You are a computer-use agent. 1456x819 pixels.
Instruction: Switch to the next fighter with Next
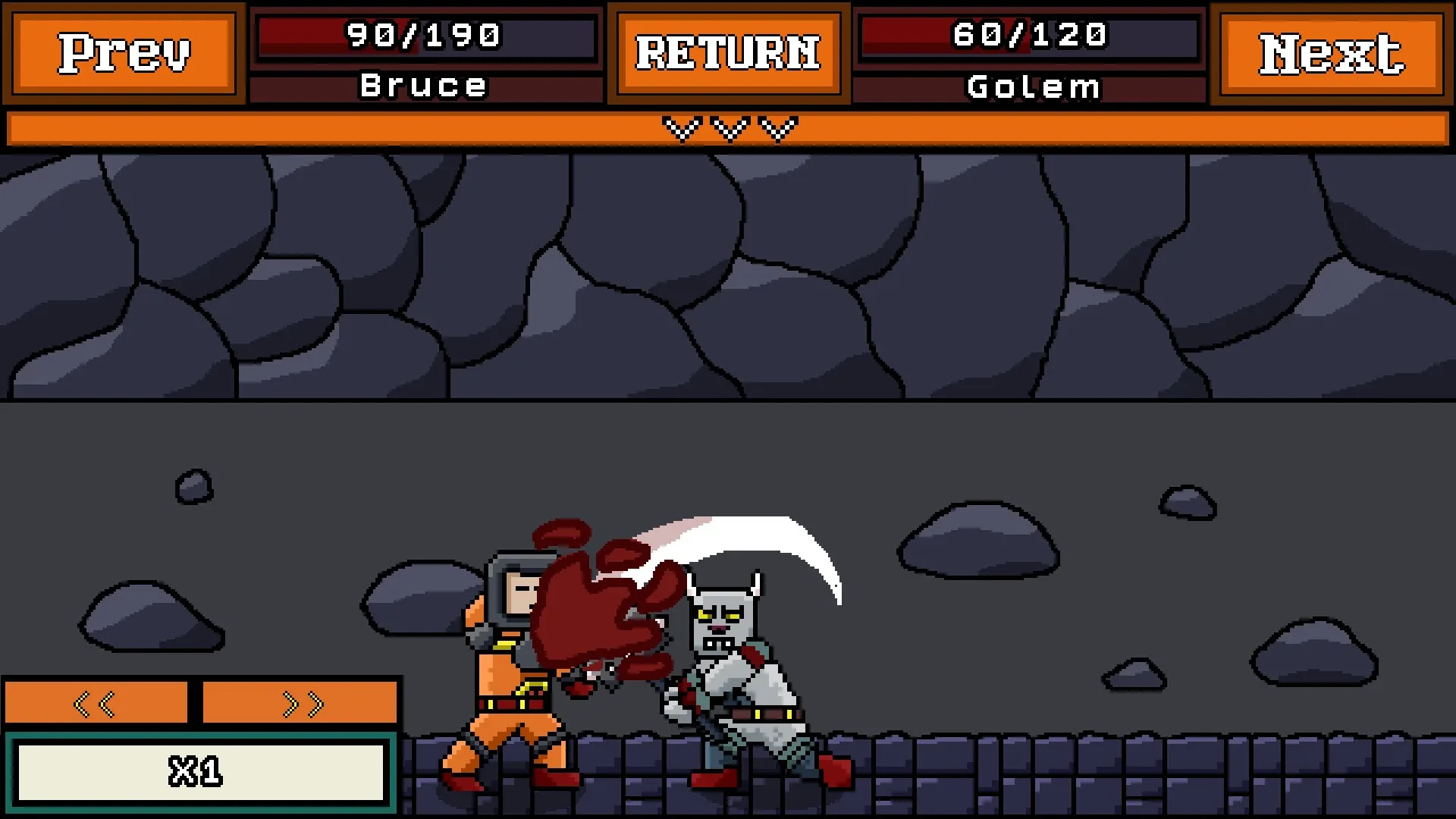pos(1331,53)
